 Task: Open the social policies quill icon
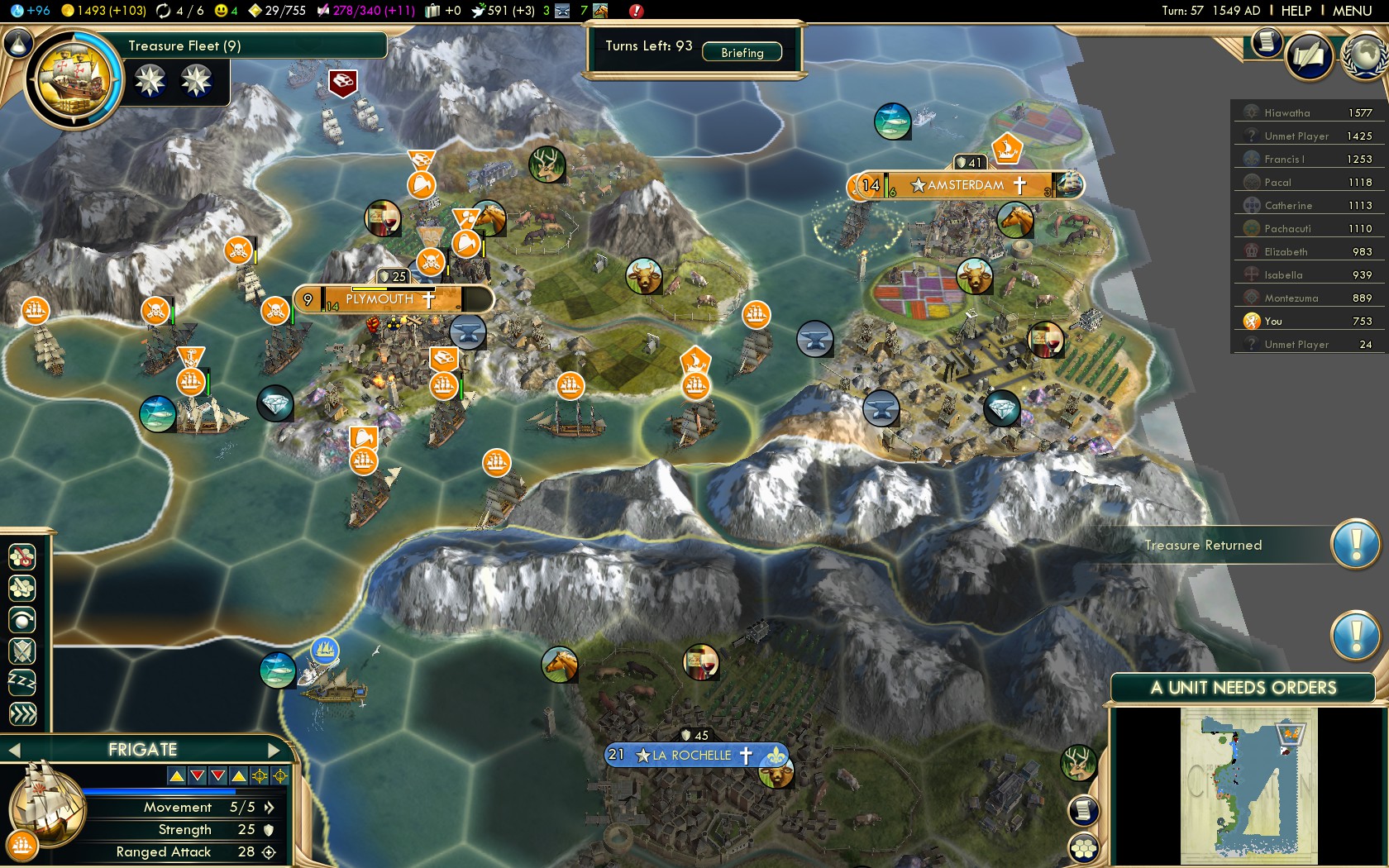coord(1309,57)
